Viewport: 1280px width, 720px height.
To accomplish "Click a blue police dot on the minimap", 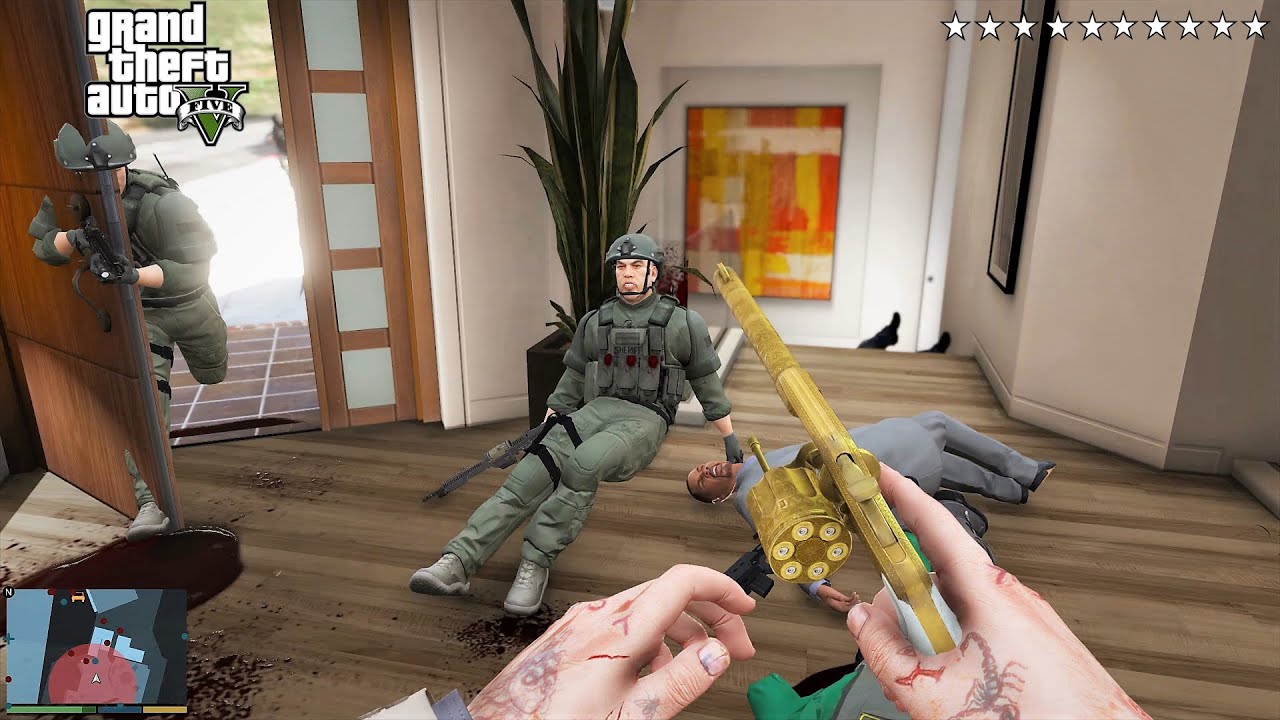I will pos(95,661).
